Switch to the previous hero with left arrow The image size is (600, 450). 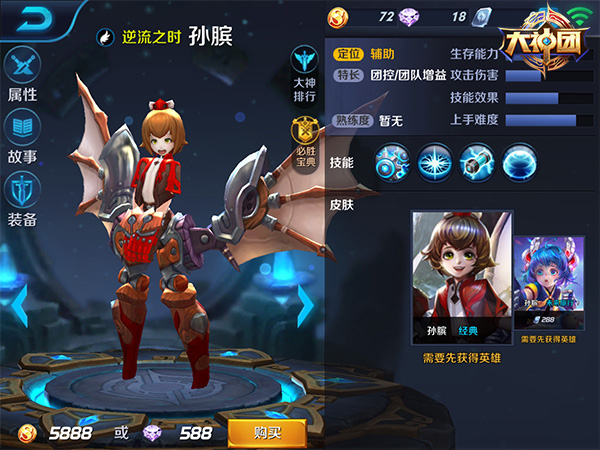coord(16,306)
